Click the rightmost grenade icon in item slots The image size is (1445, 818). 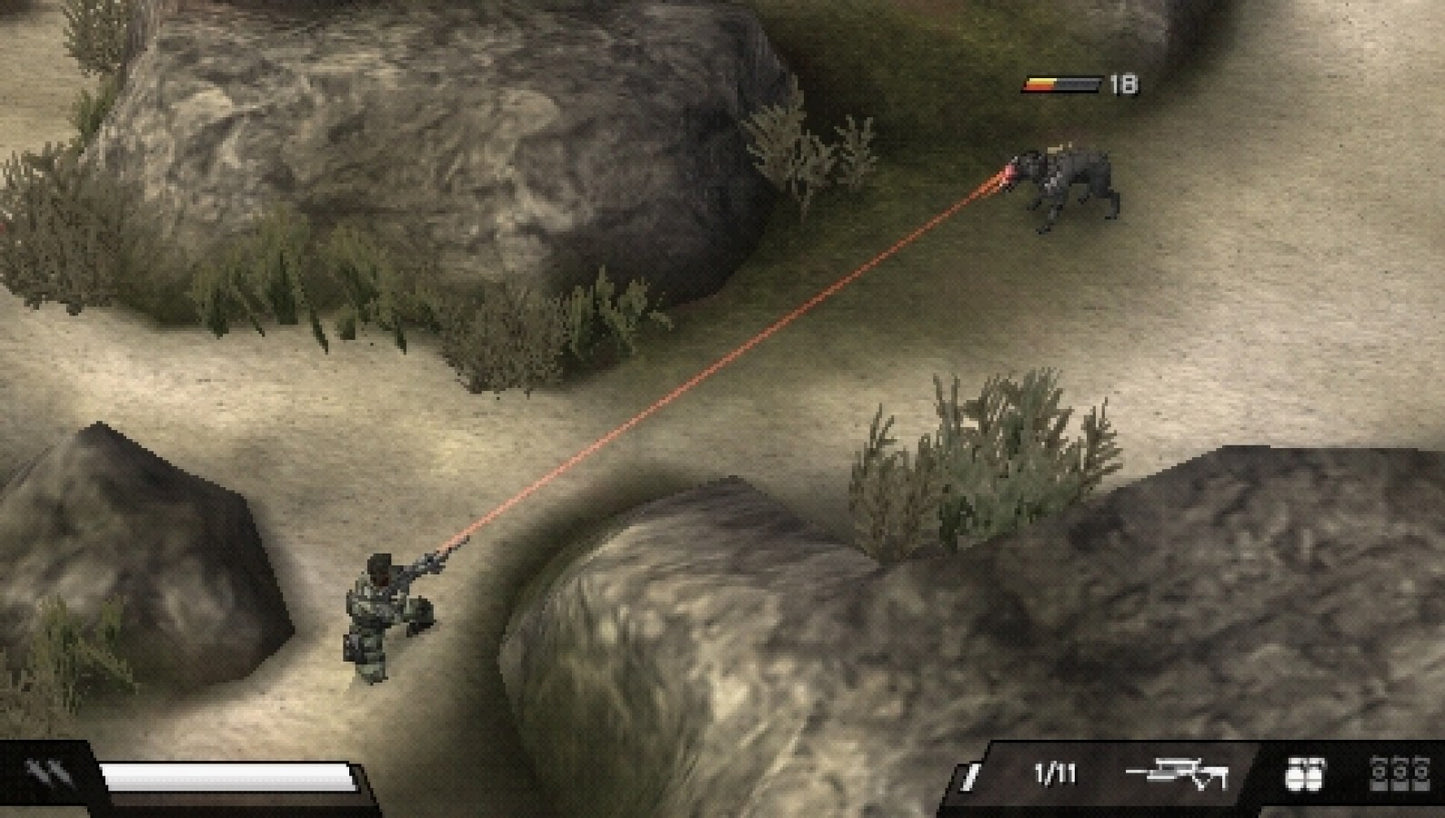pyautogui.click(x=1424, y=772)
